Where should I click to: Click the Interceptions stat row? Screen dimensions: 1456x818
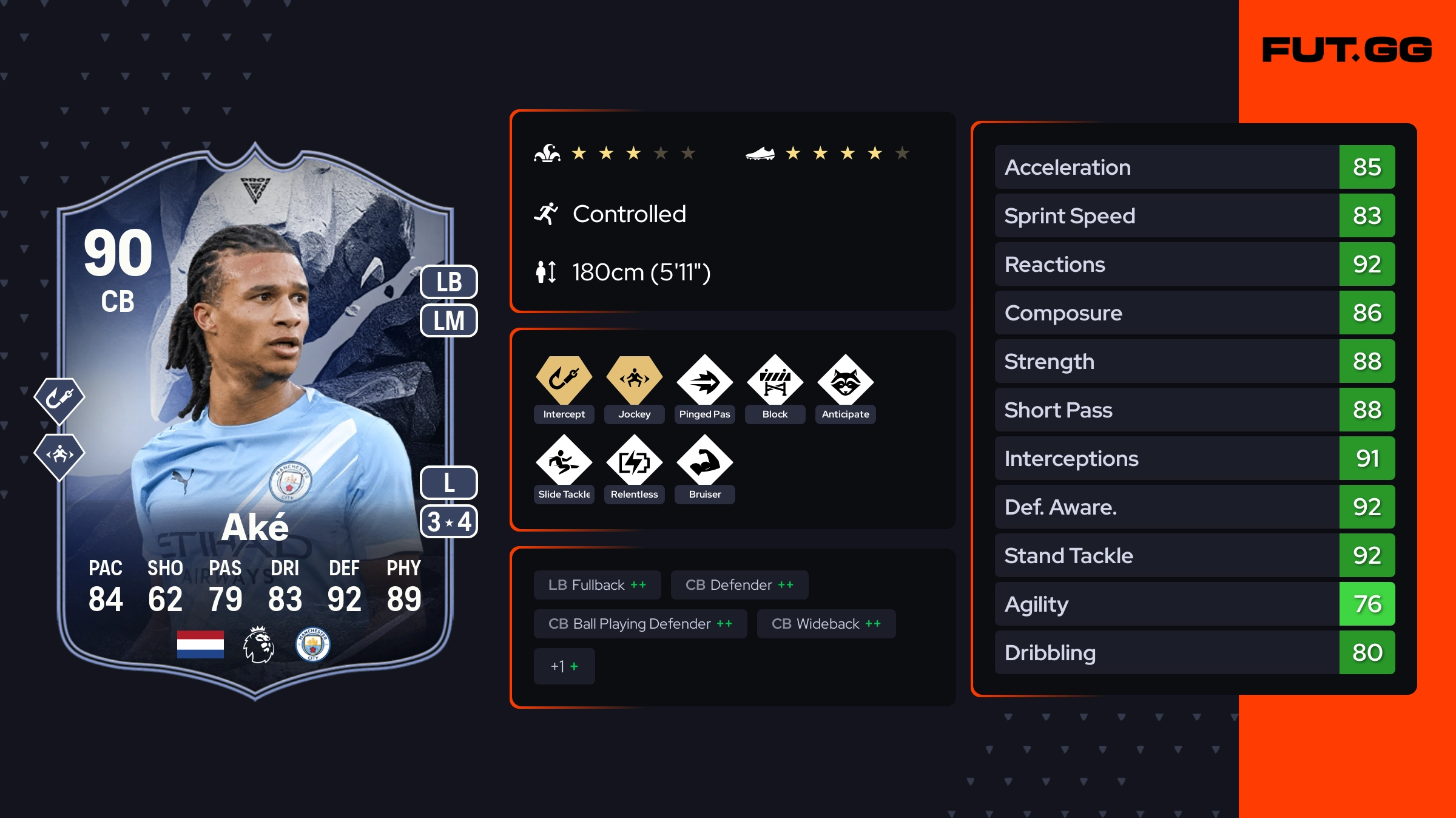point(1194,458)
